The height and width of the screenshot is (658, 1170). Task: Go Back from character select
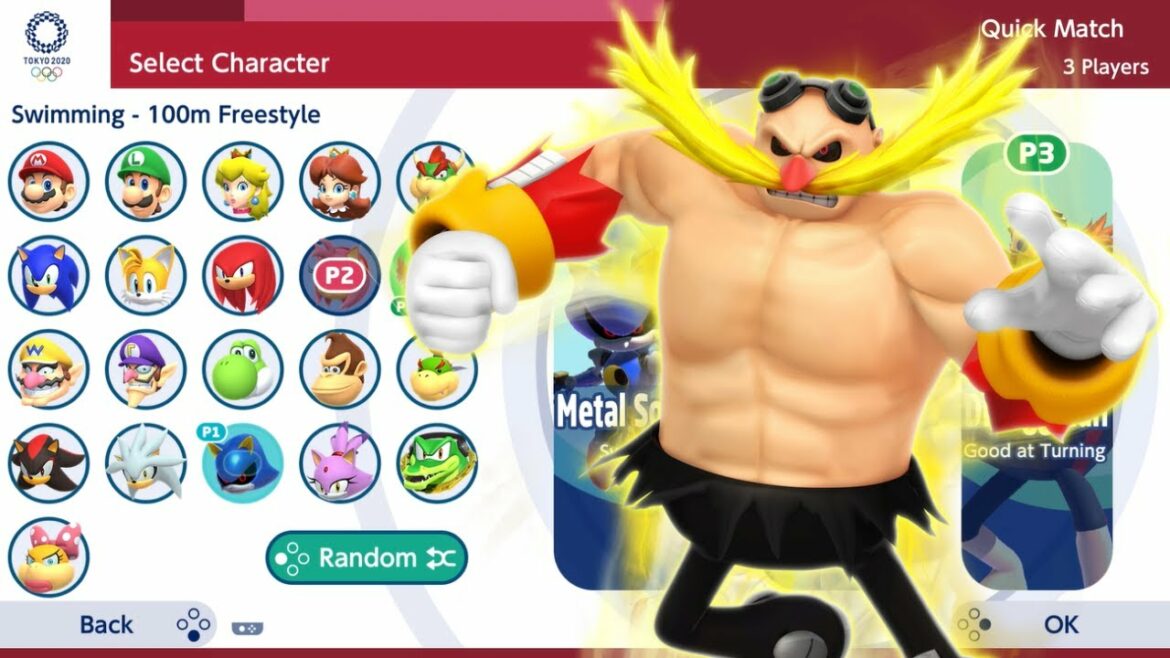pyautogui.click(x=106, y=625)
